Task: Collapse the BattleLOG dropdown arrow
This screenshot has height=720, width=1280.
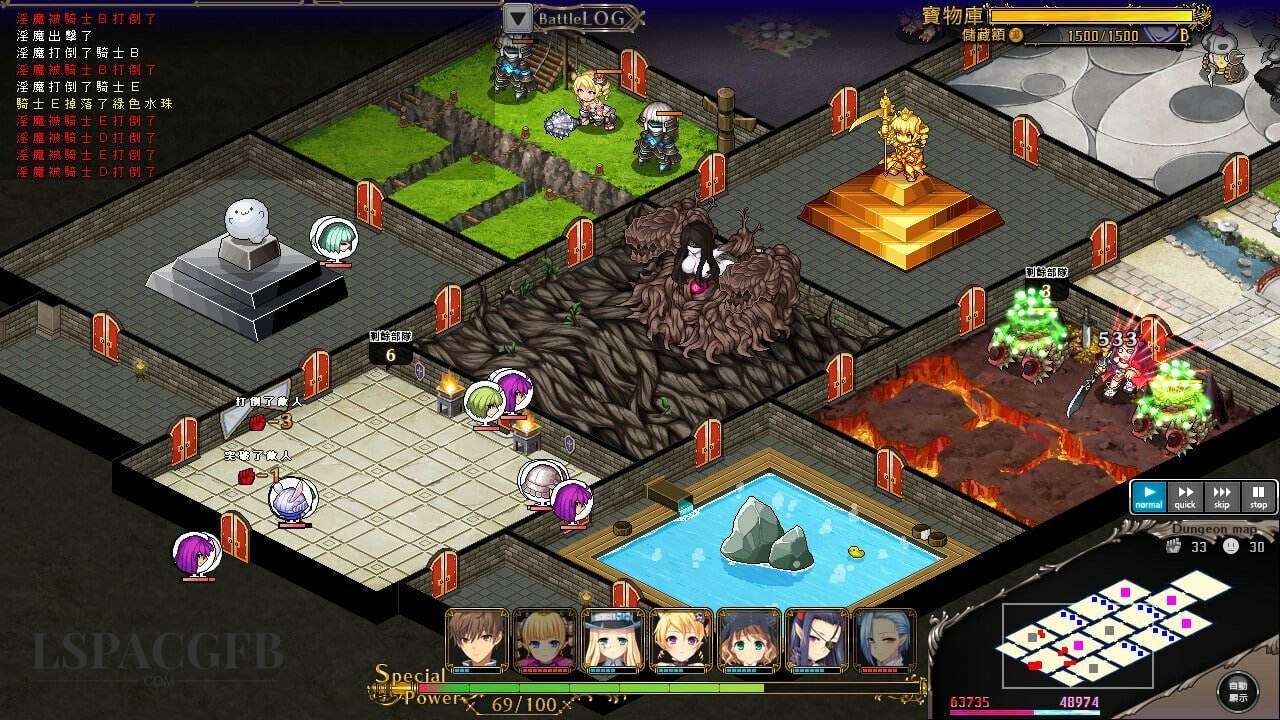Action: (x=517, y=18)
